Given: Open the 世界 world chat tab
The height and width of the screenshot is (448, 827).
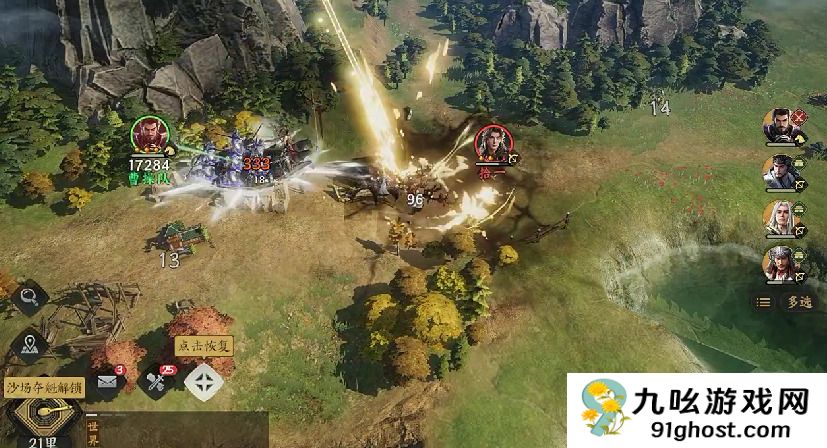Looking at the screenshot, I should click(94, 428).
